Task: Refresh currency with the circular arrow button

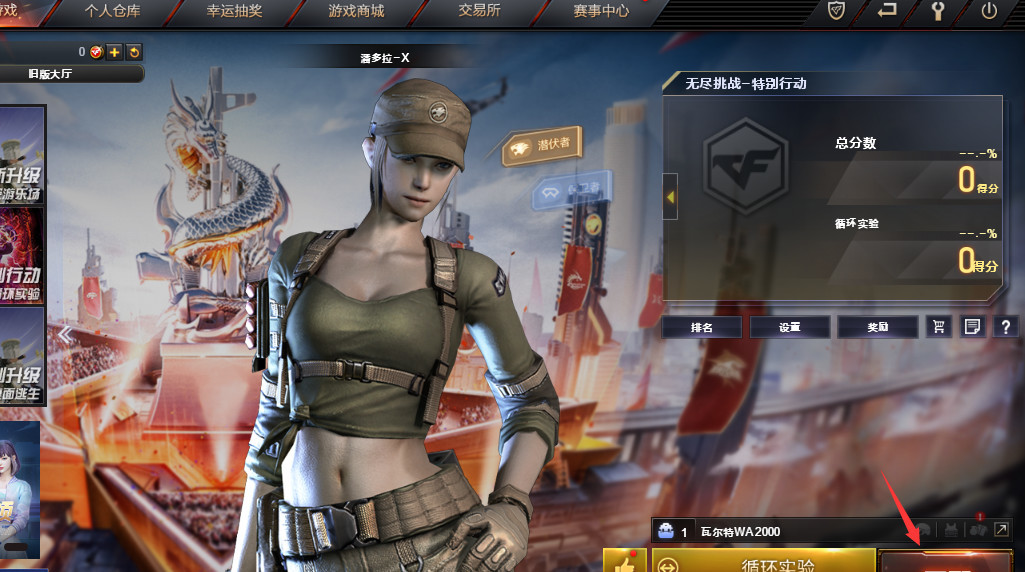Action: 134,52
